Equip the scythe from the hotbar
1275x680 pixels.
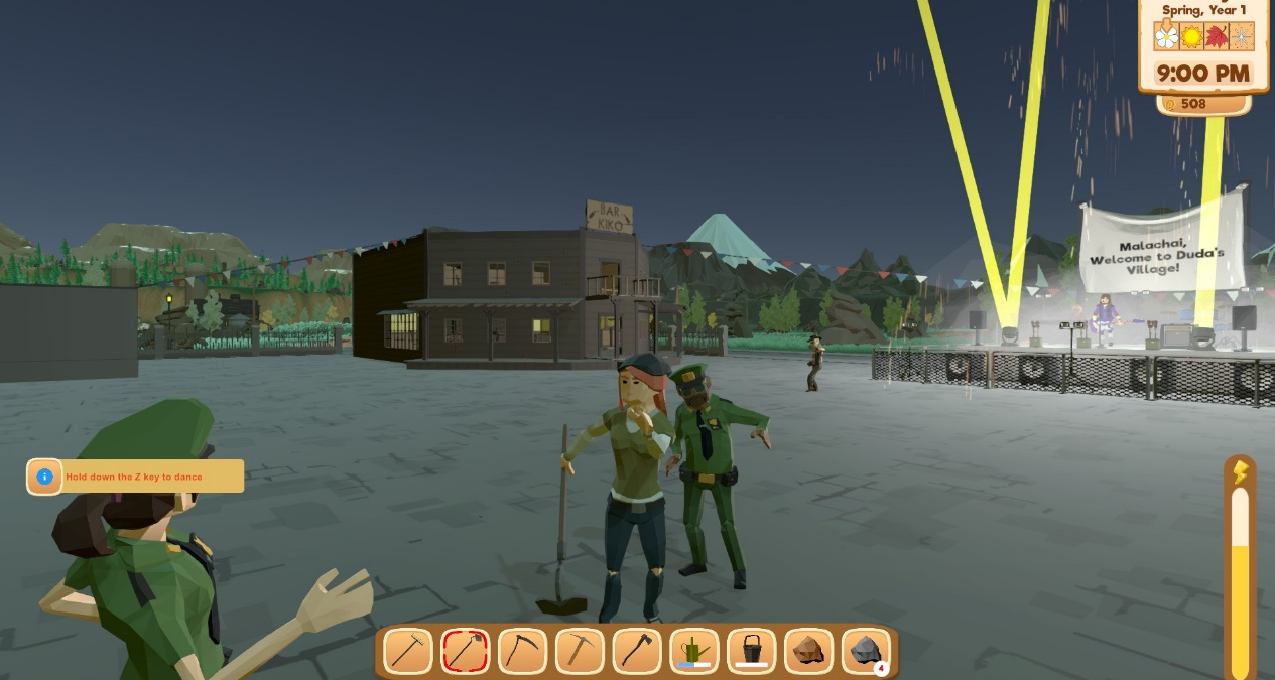pos(522,651)
